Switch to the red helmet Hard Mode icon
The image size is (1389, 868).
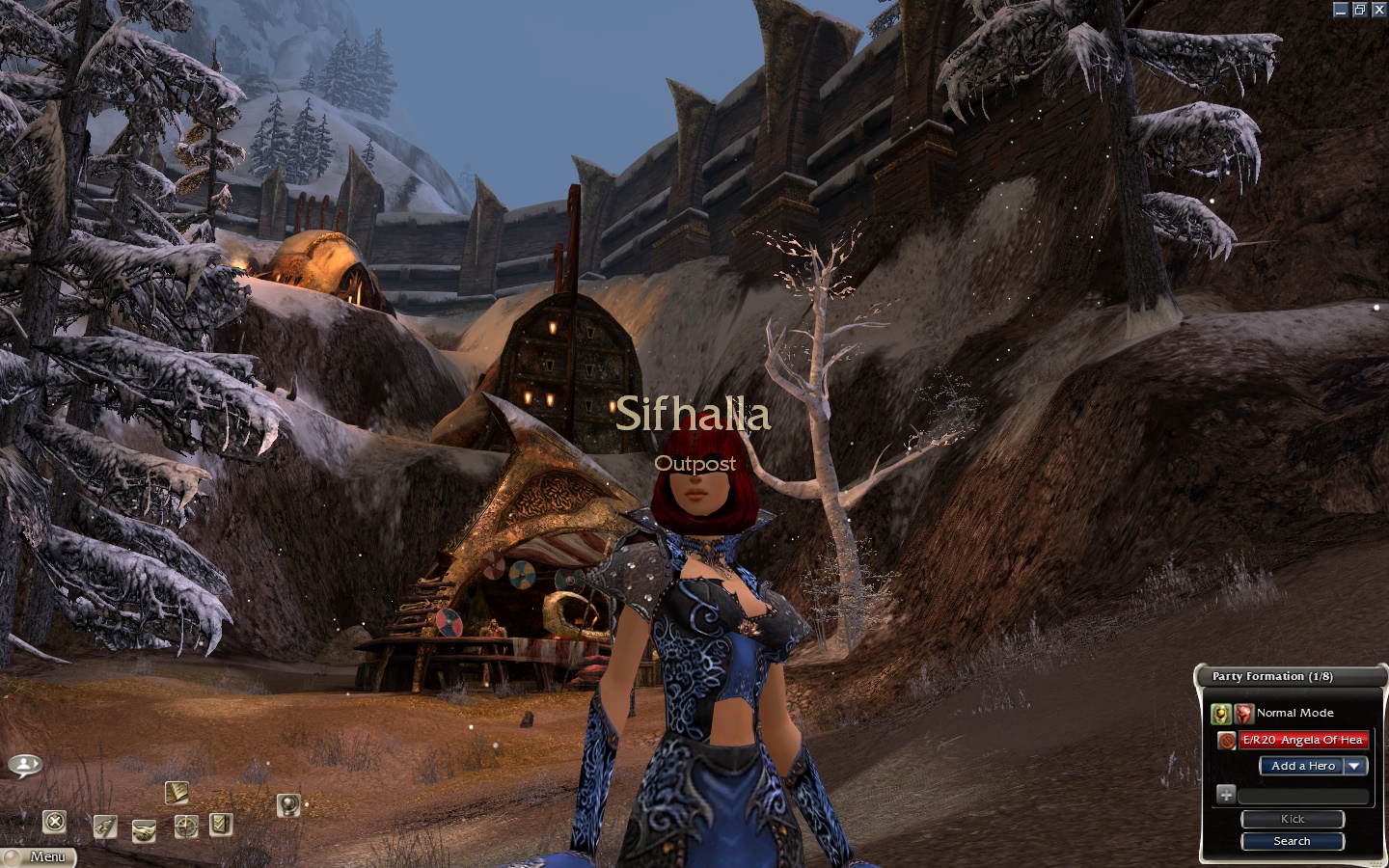(x=1243, y=714)
